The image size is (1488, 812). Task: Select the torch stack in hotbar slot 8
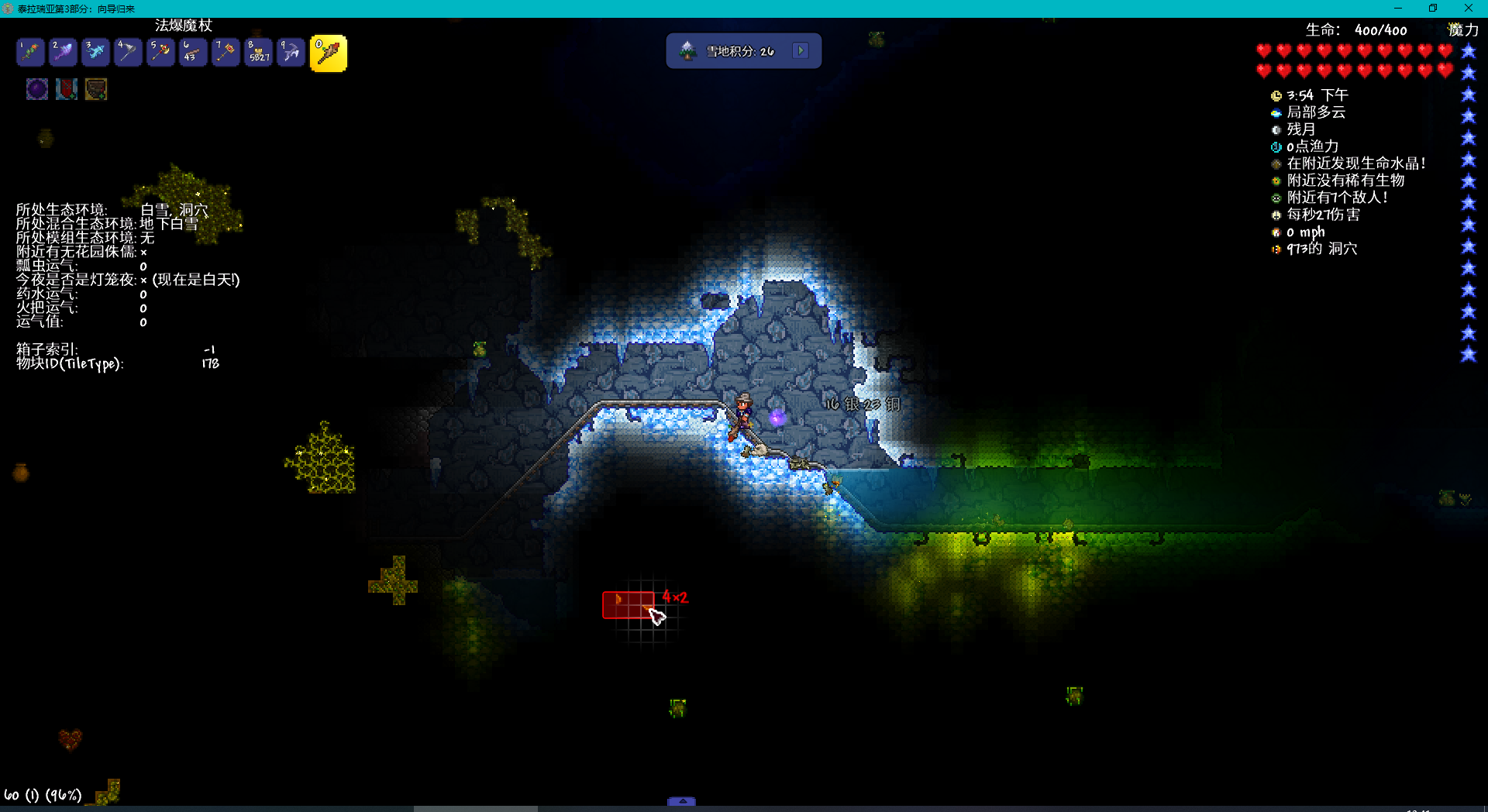[x=257, y=52]
